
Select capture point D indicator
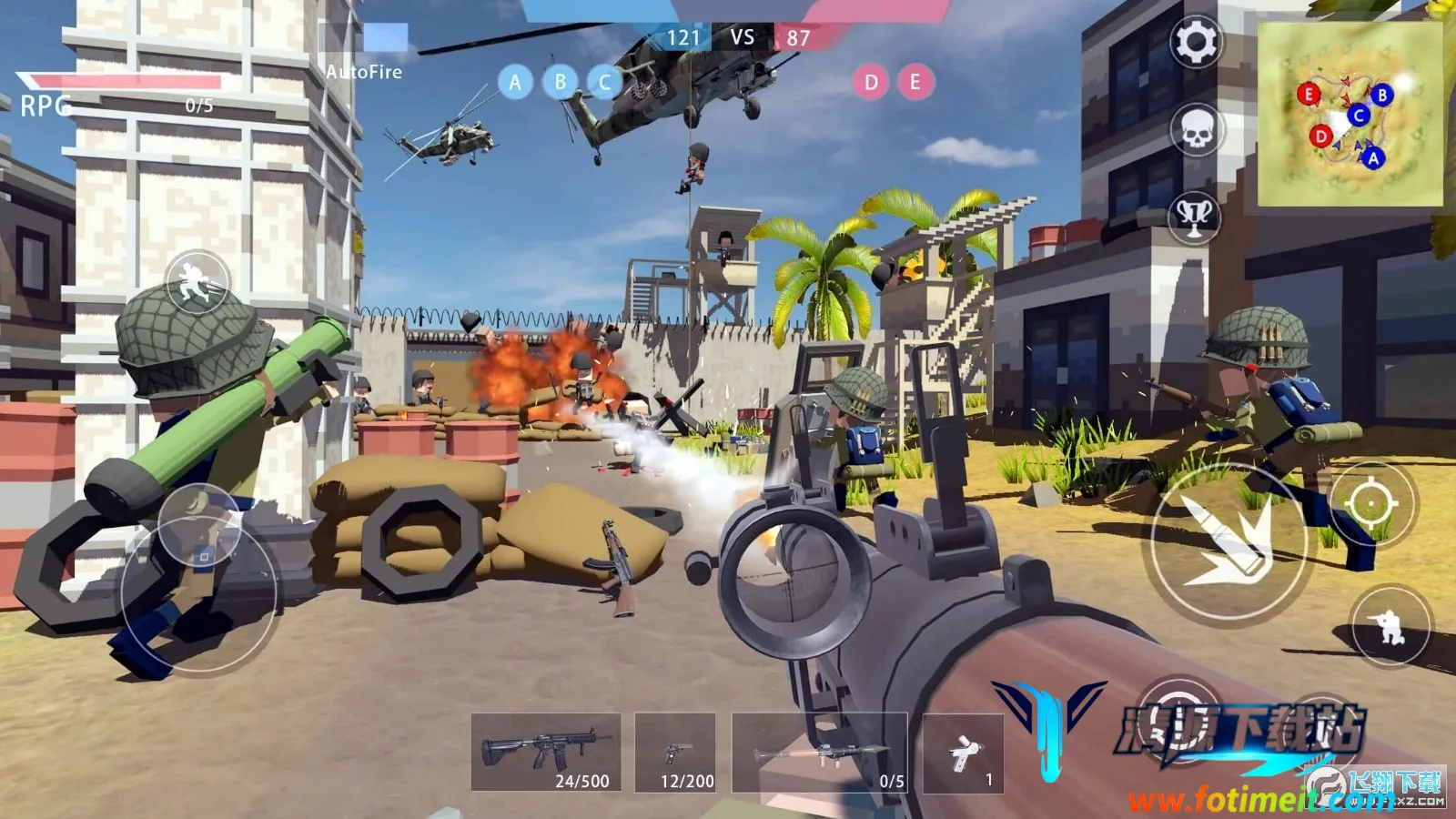(x=871, y=83)
